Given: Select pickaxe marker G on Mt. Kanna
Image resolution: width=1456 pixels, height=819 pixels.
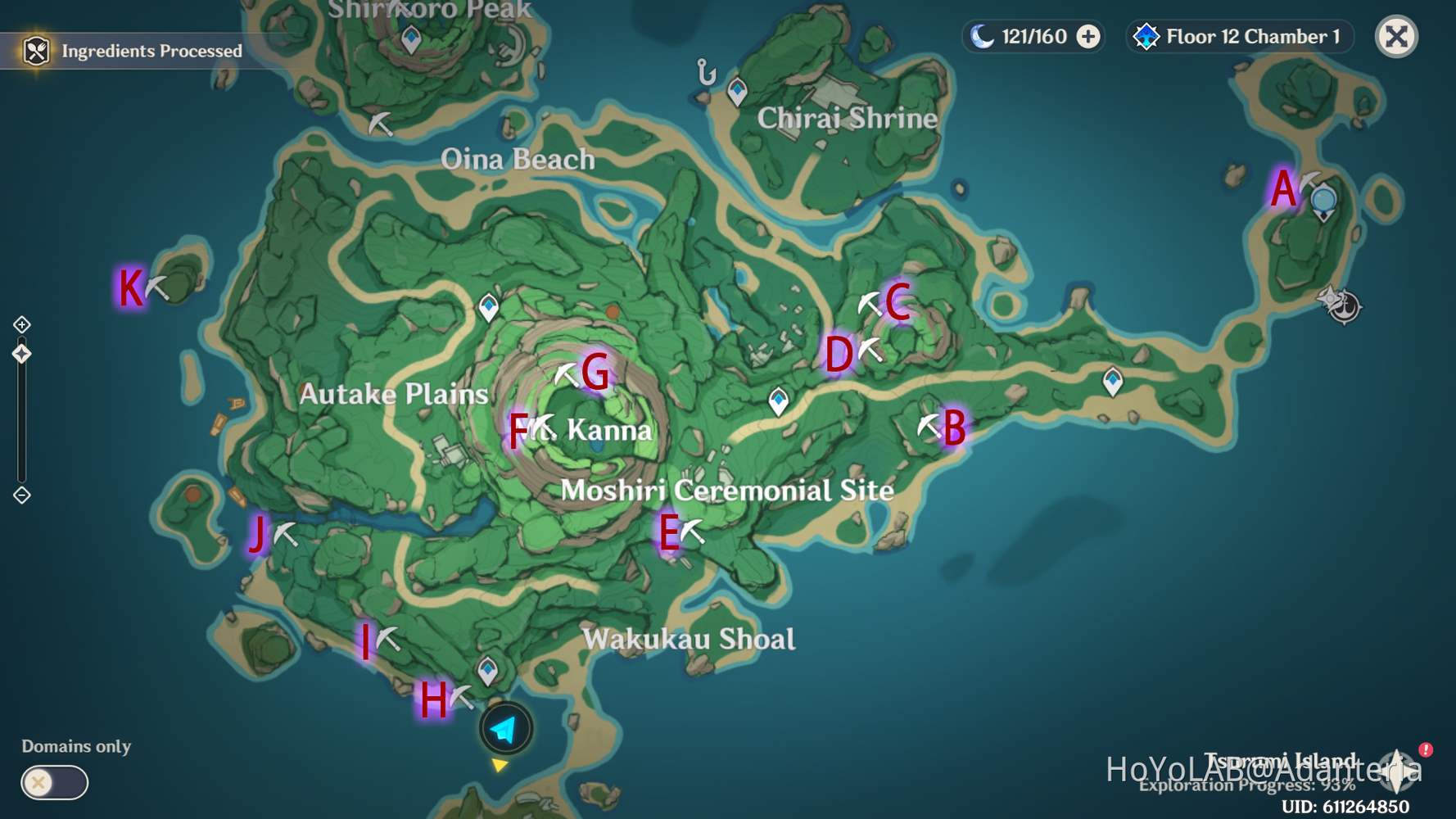Looking at the screenshot, I should [565, 373].
